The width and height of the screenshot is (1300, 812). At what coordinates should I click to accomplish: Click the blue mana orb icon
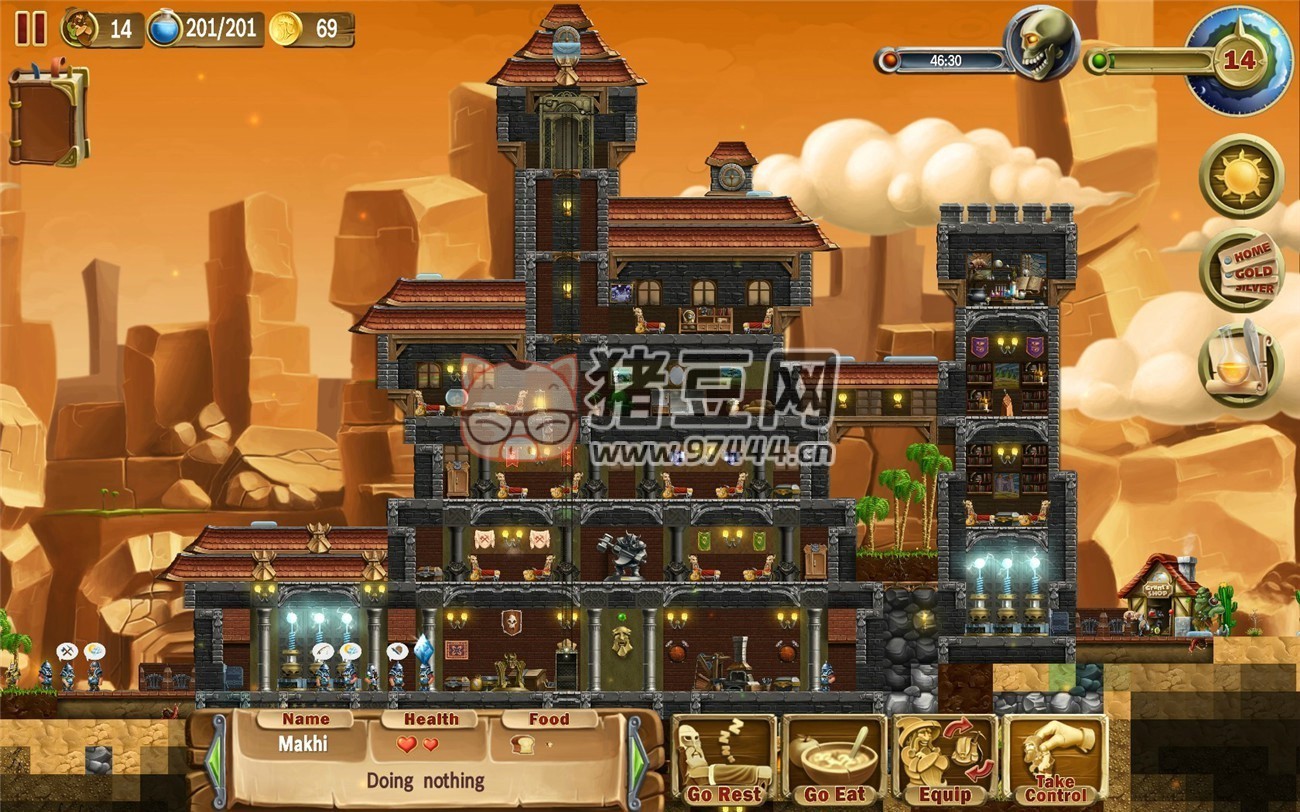(x=165, y=28)
